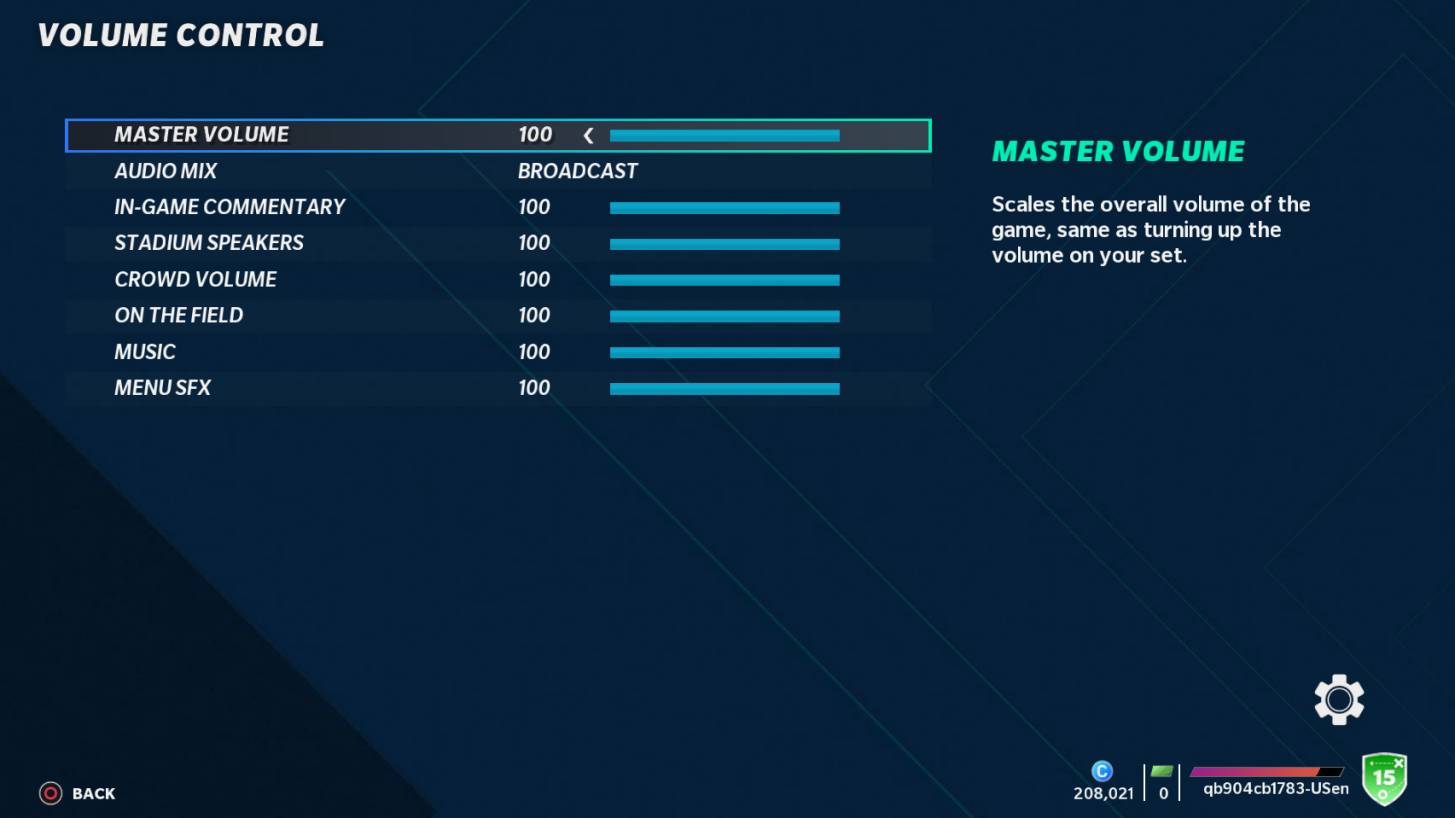This screenshot has width=1455, height=818.
Task: Click the level 15 shield badge
Action: point(1386,780)
